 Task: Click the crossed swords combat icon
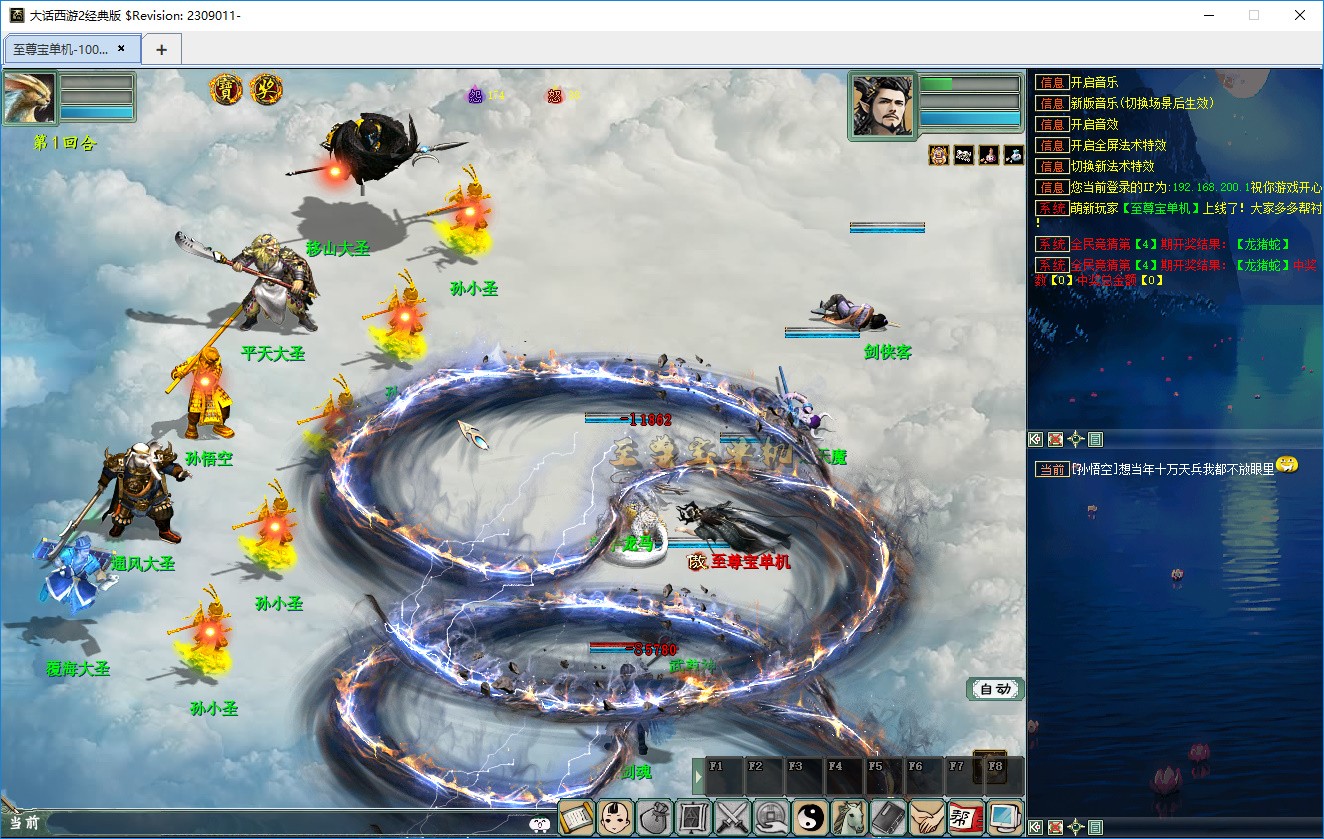tap(733, 817)
